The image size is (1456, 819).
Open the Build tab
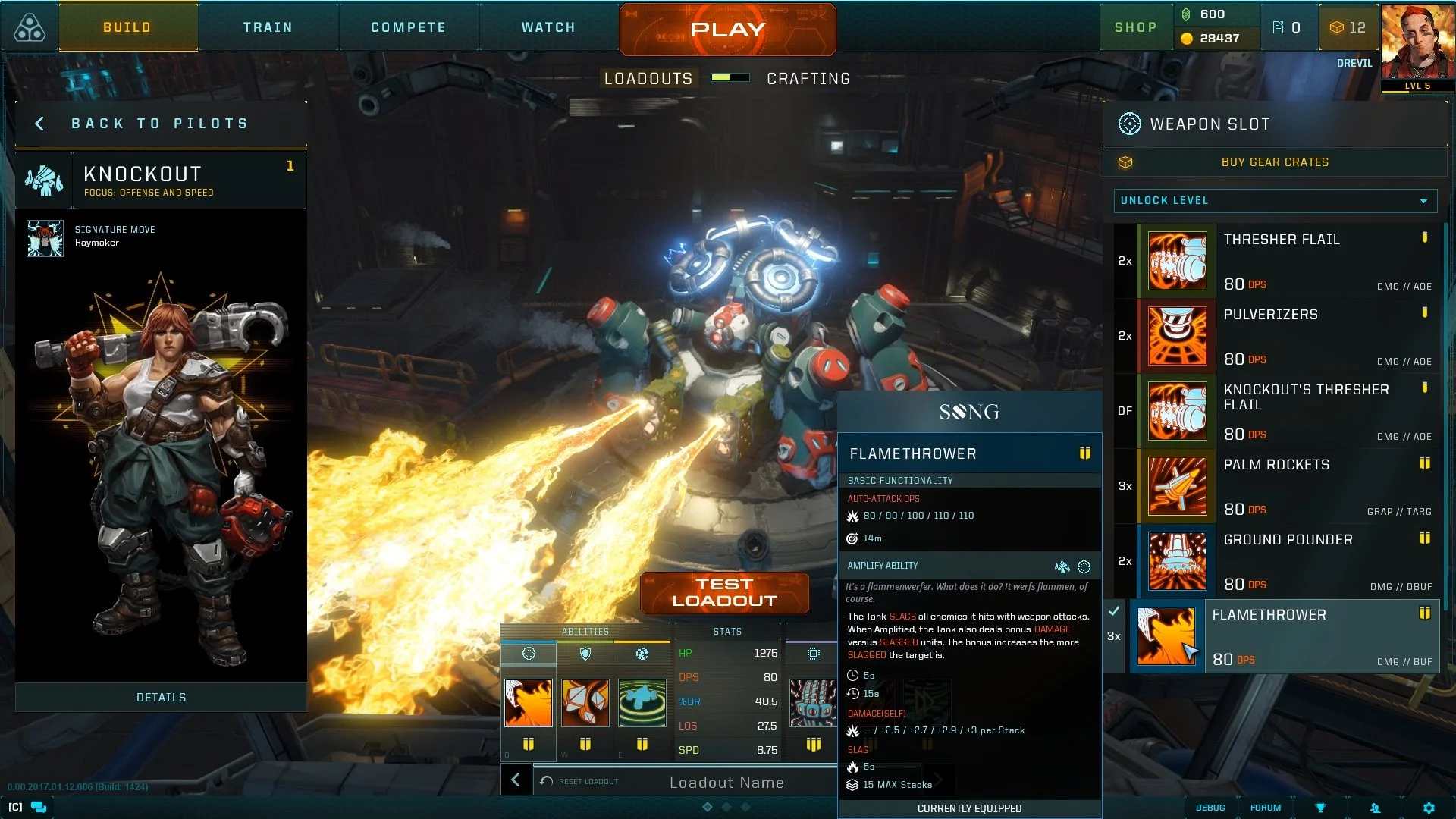127,27
